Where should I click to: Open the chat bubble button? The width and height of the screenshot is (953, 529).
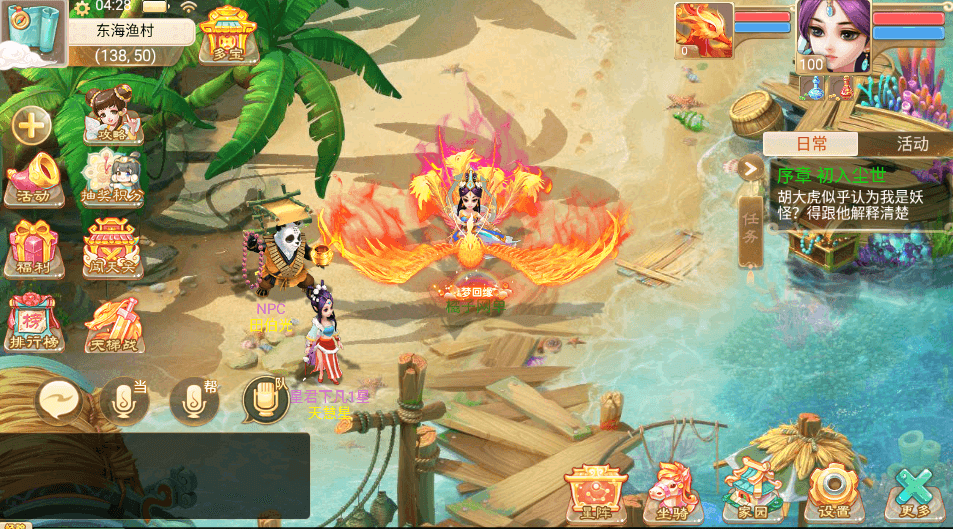(x=60, y=402)
